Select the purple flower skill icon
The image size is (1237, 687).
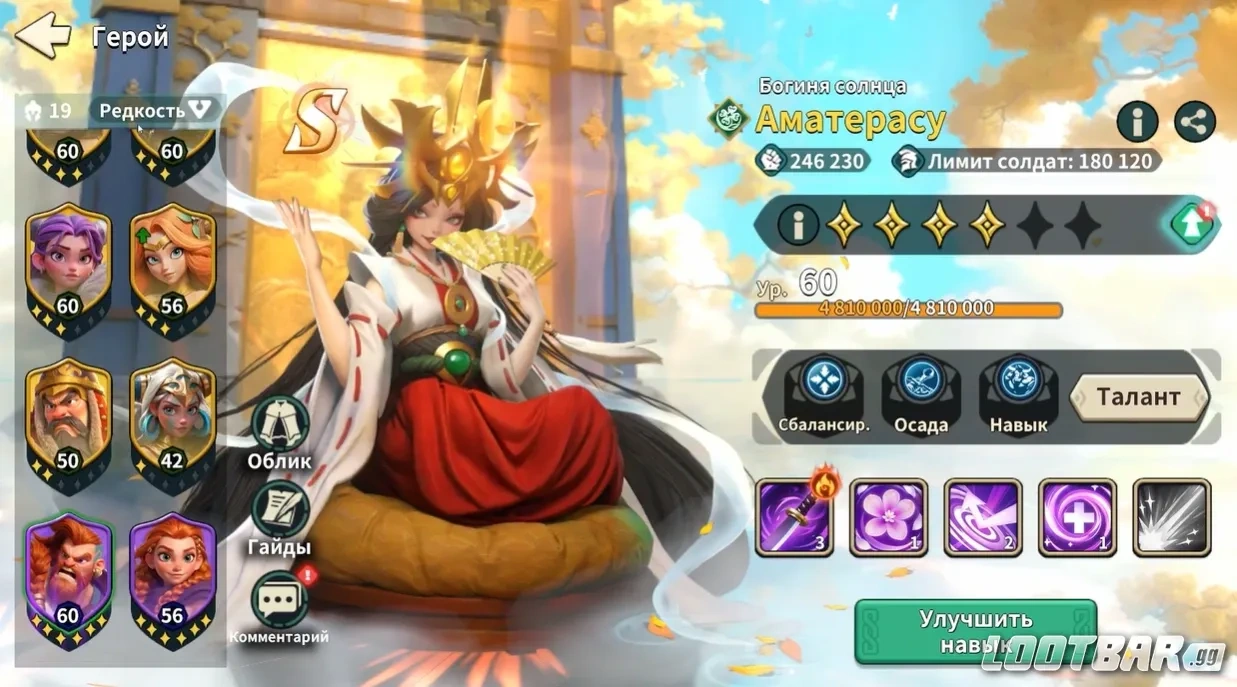889,517
